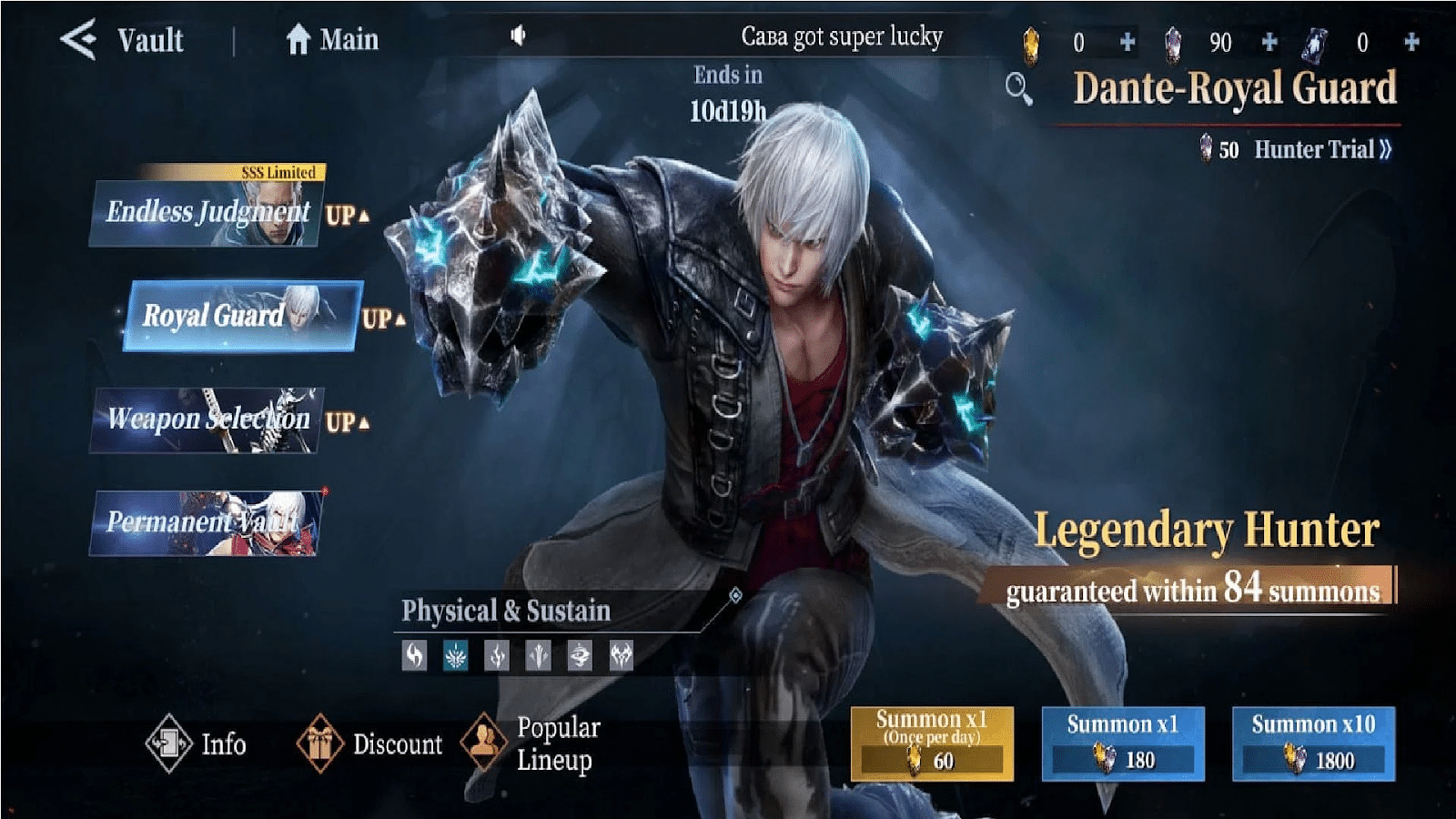Tap the golden crystal currency icon
The width and height of the screenshot is (1456, 819).
1033,40
